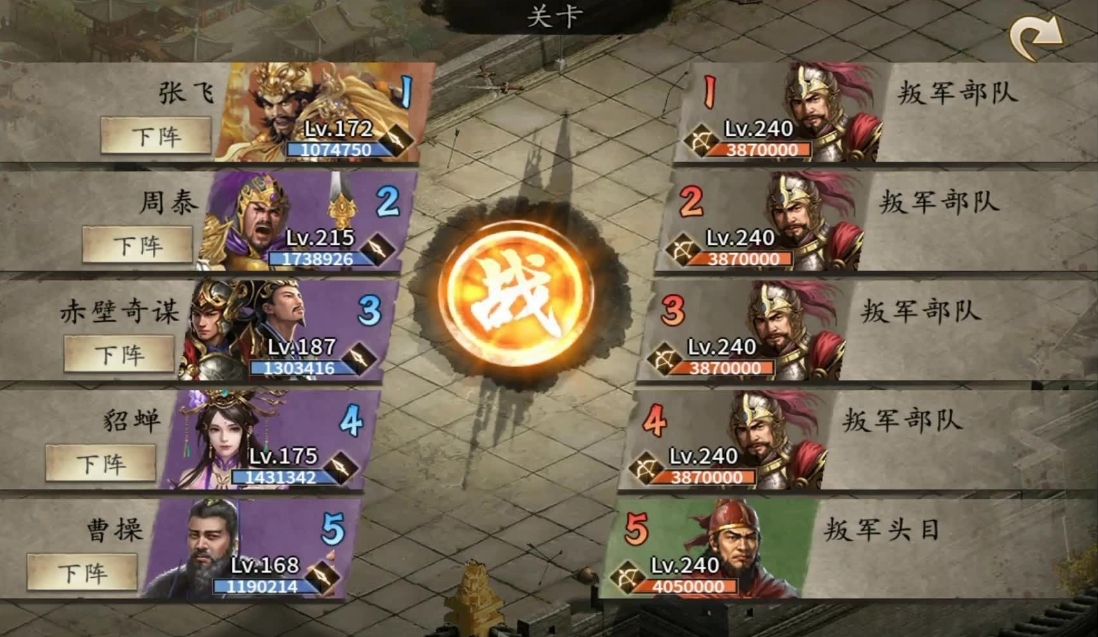
Task: View the 叛军头目 boss portrait
Action: pos(720,548)
